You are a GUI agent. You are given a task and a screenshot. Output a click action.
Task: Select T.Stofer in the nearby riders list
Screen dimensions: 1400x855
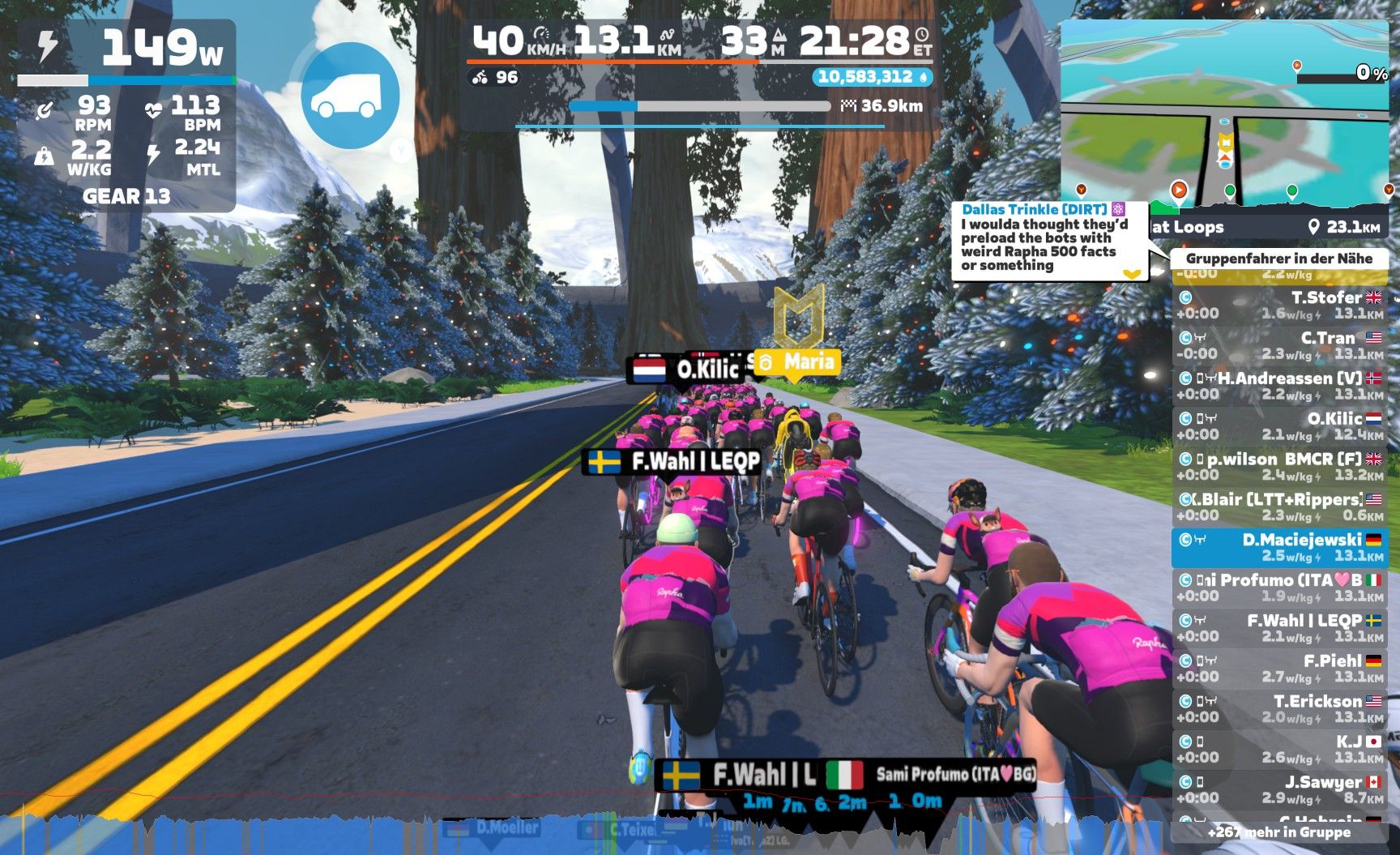click(1280, 306)
